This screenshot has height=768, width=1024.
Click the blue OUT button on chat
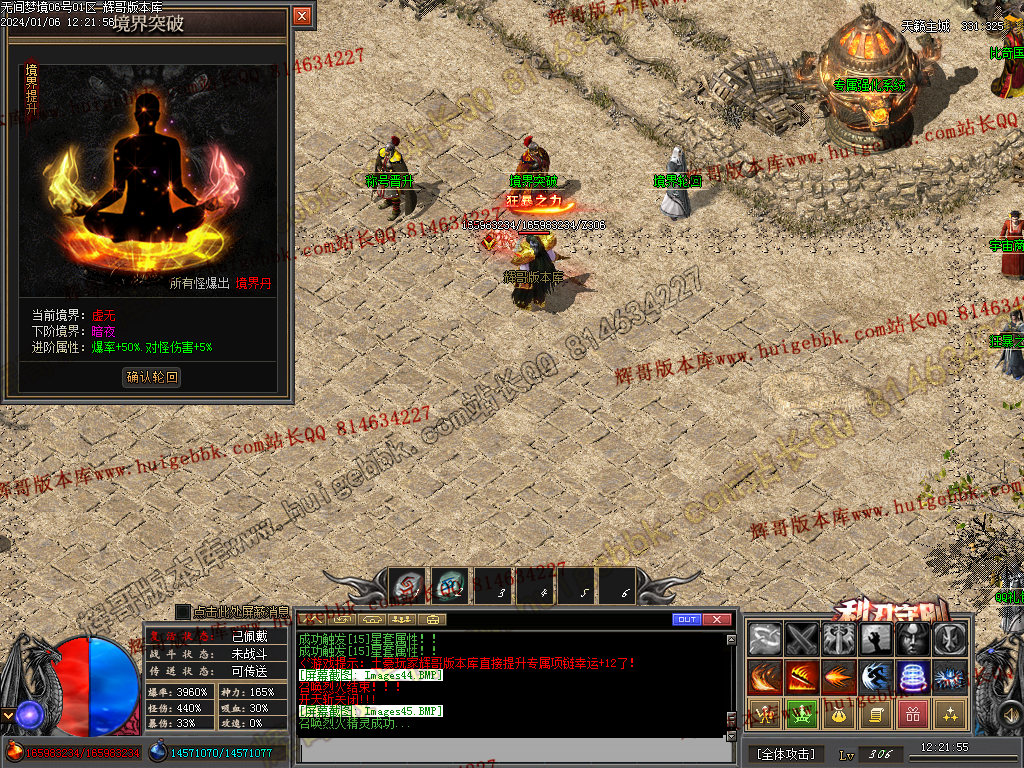686,620
